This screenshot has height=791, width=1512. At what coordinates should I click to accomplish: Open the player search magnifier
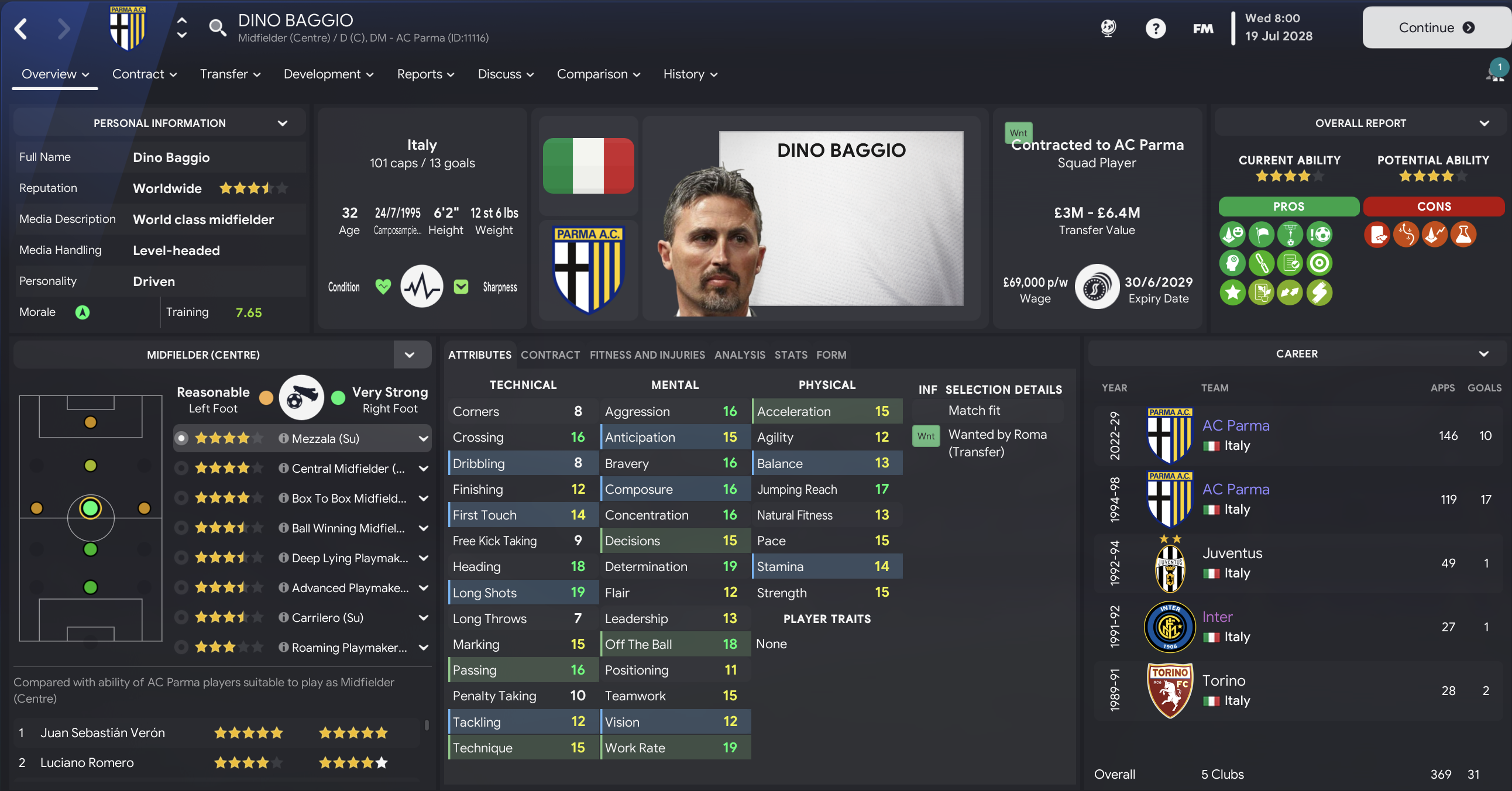217,27
